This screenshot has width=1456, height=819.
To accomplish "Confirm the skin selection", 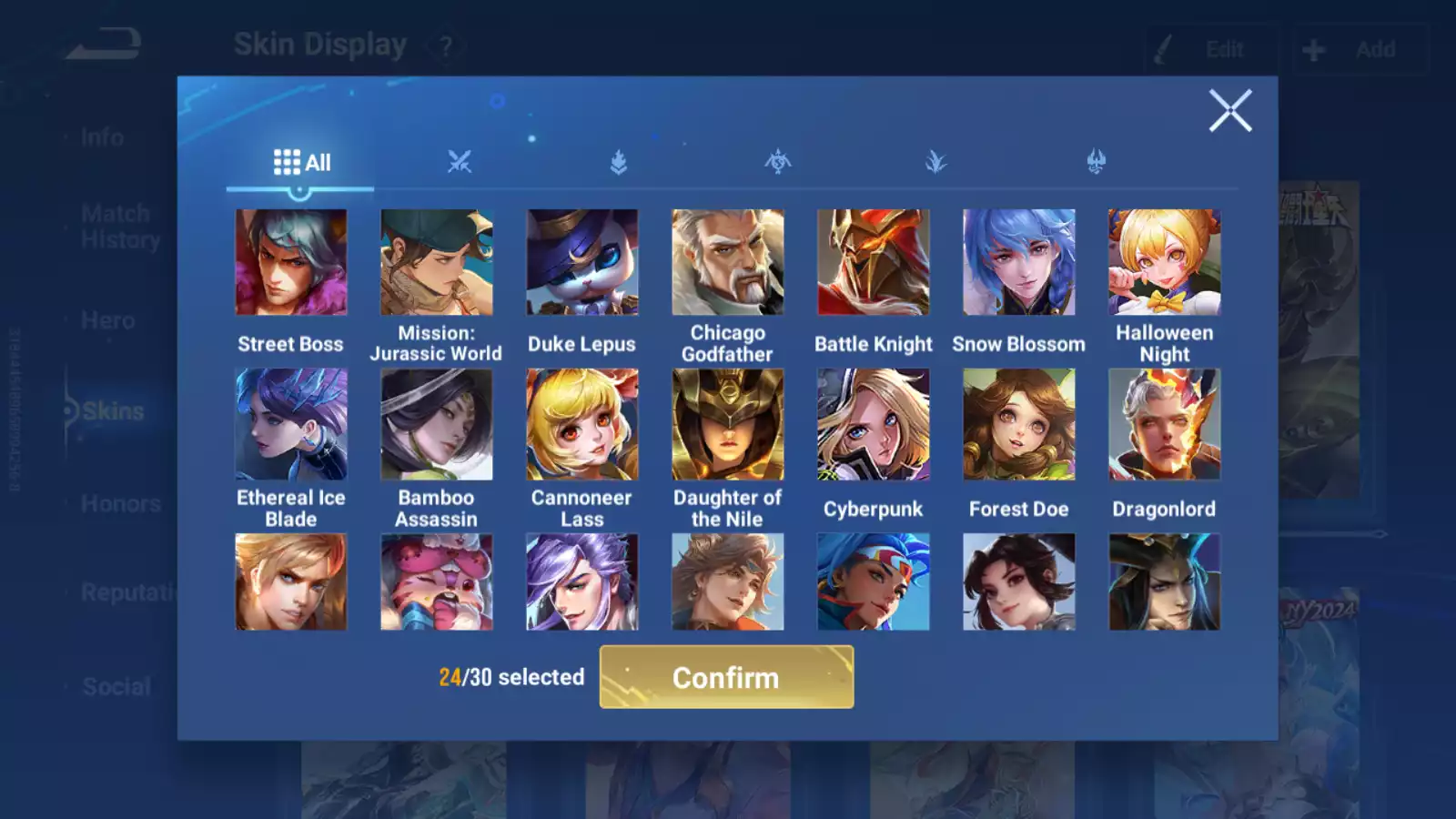I will tap(726, 677).
